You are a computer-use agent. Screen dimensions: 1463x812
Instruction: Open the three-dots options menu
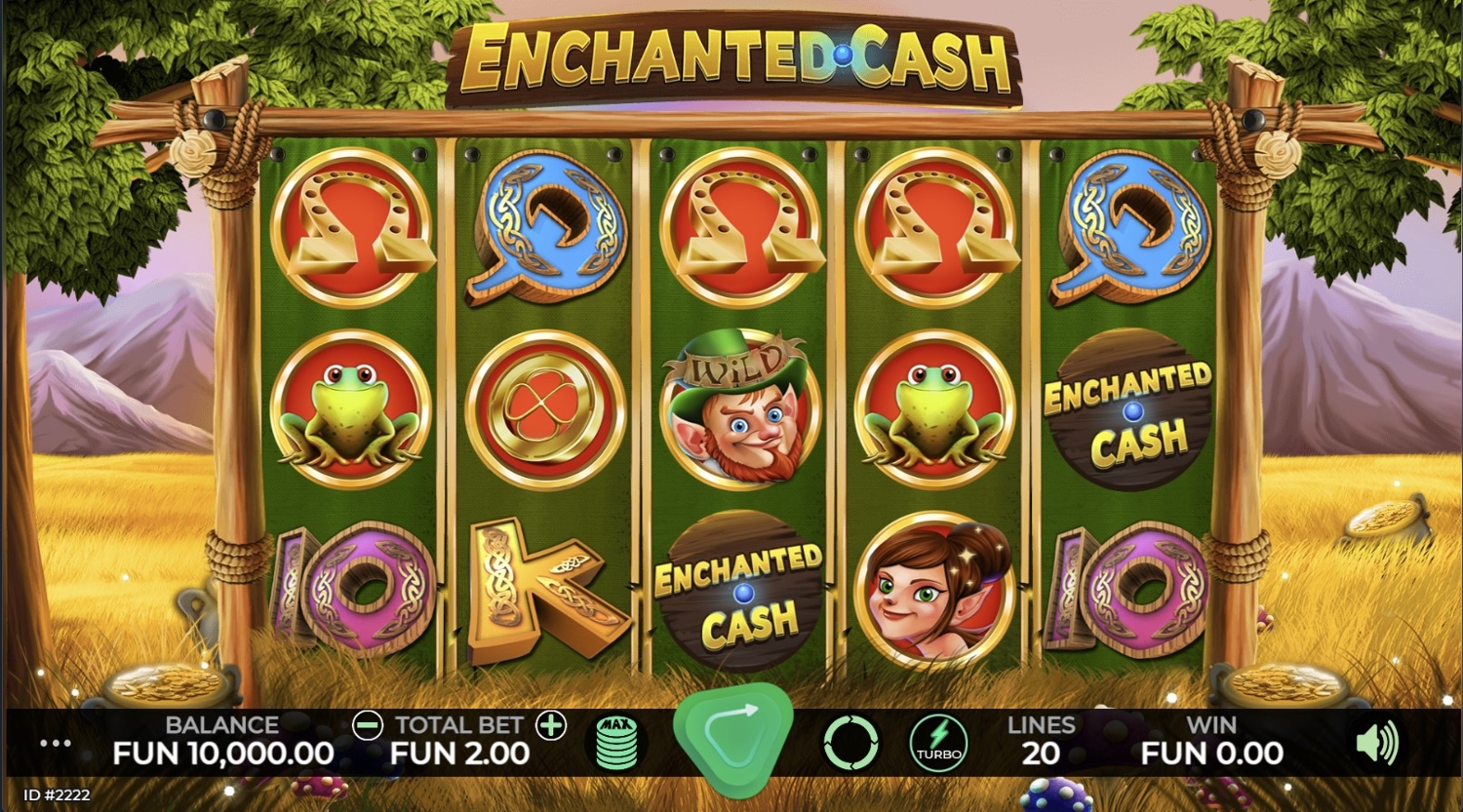pos(56,744)
